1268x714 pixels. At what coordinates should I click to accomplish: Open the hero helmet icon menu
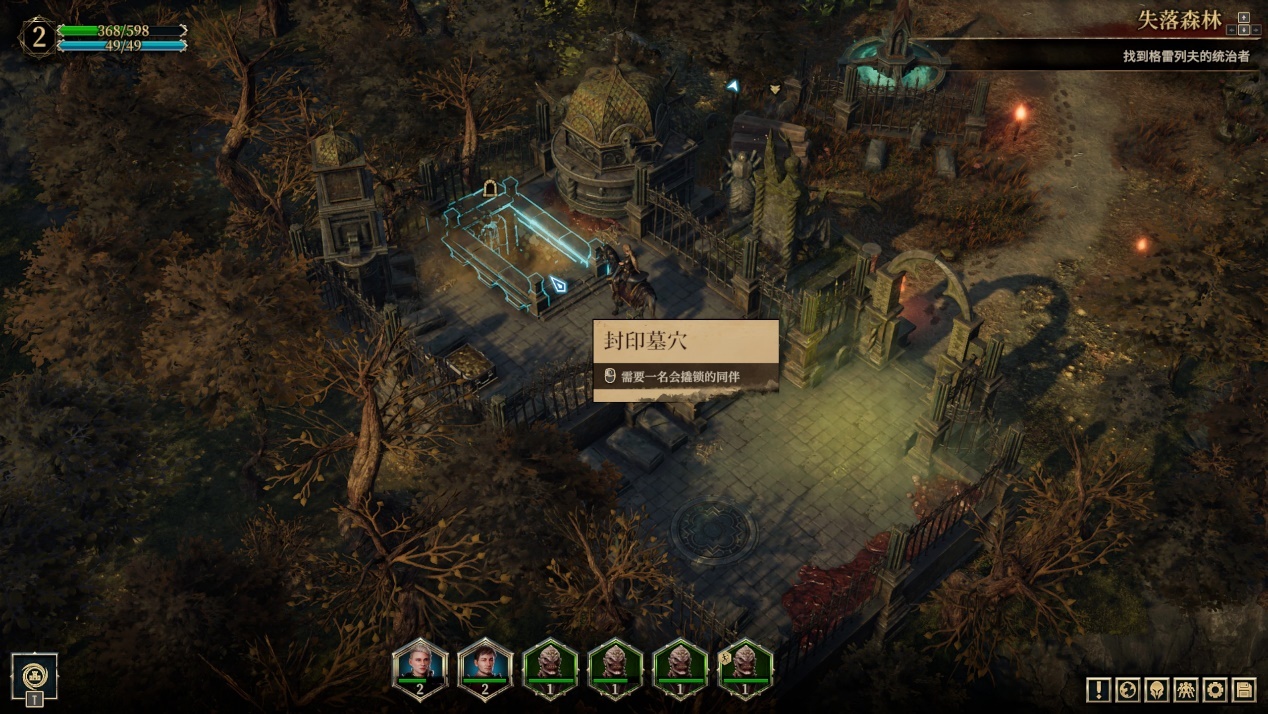pos(1156,689)
